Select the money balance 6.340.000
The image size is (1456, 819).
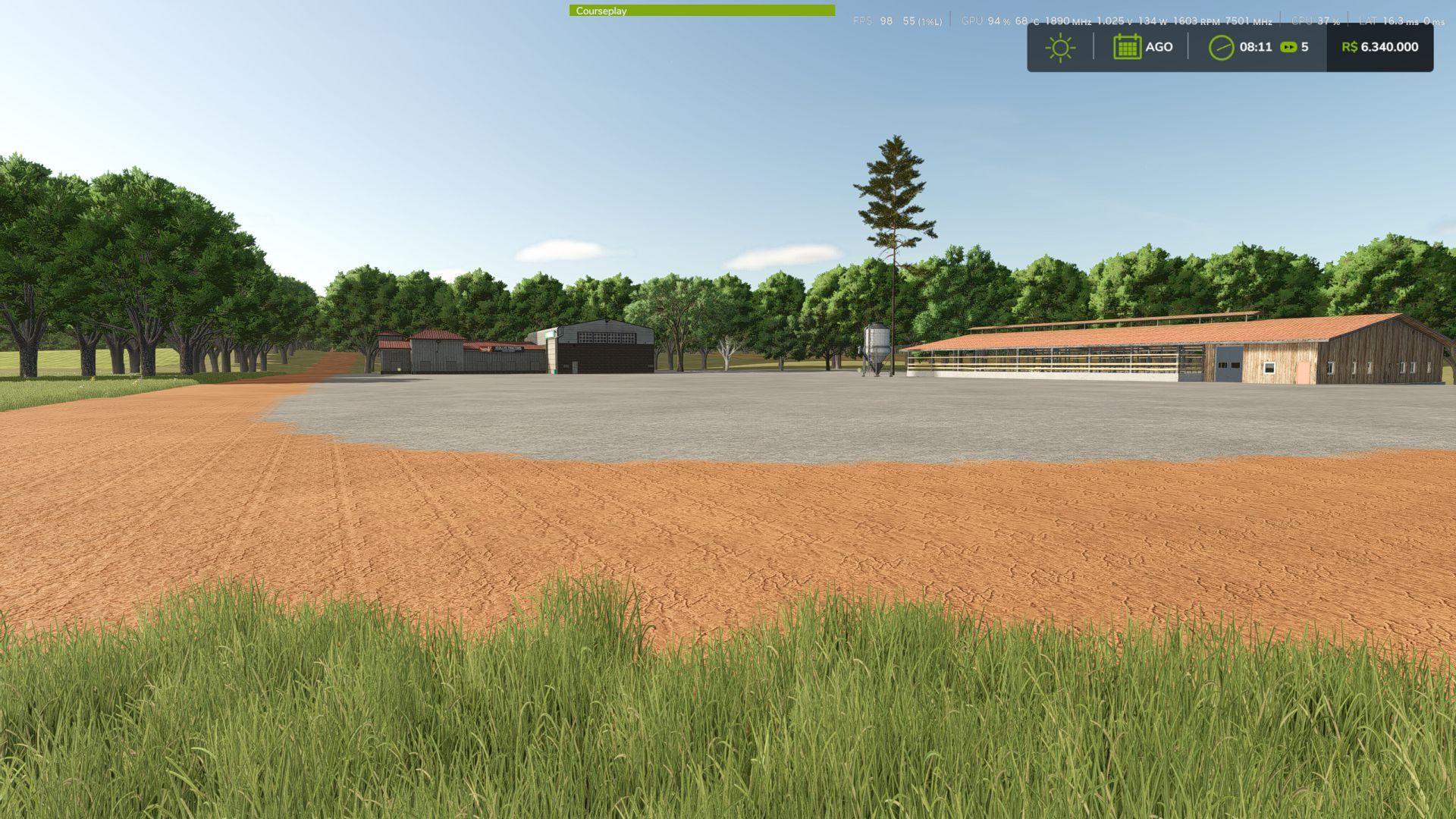(1389, 47)
